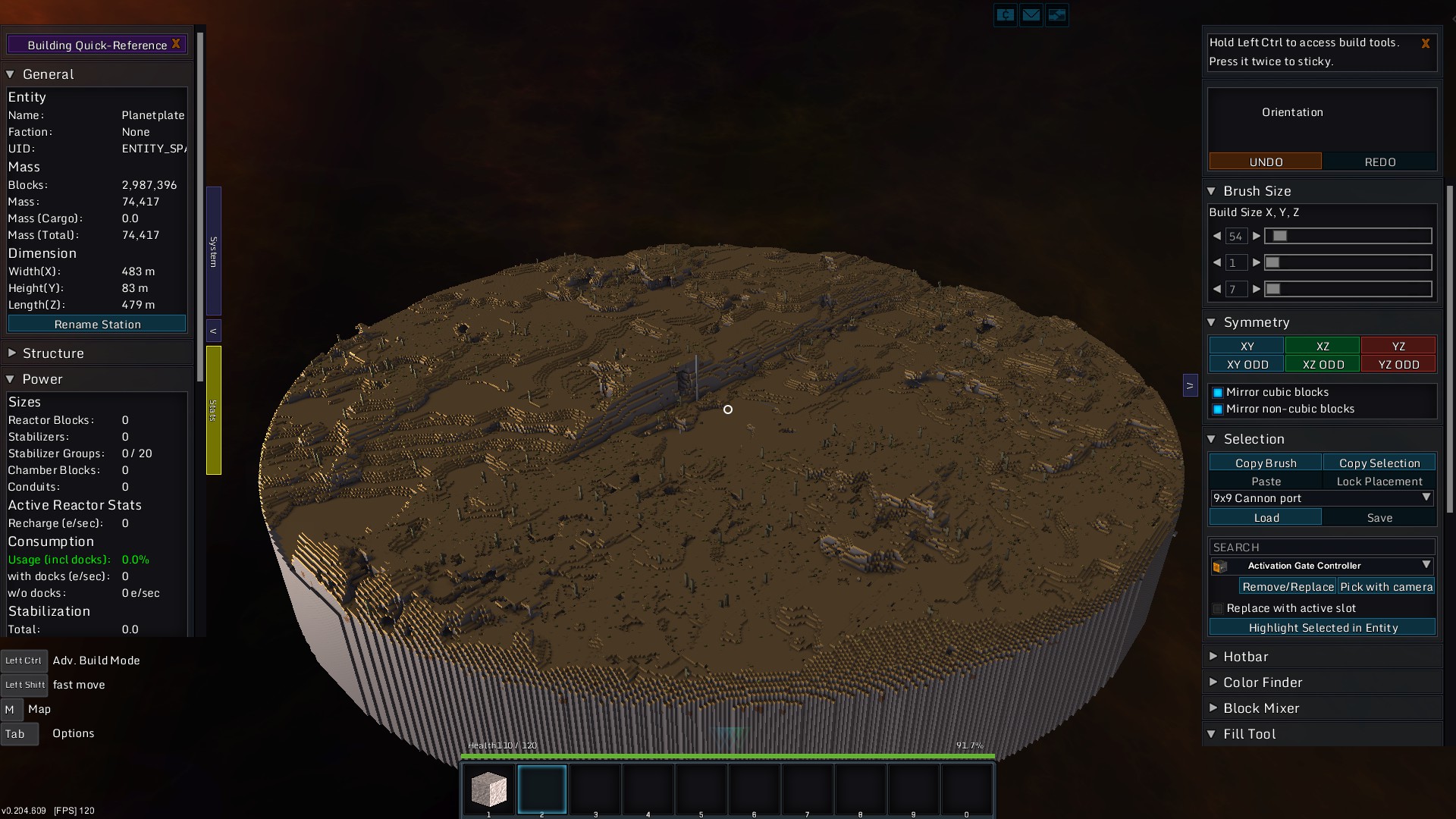
Task: Click Pick with camera button
Action: (x=1385, y=586)
